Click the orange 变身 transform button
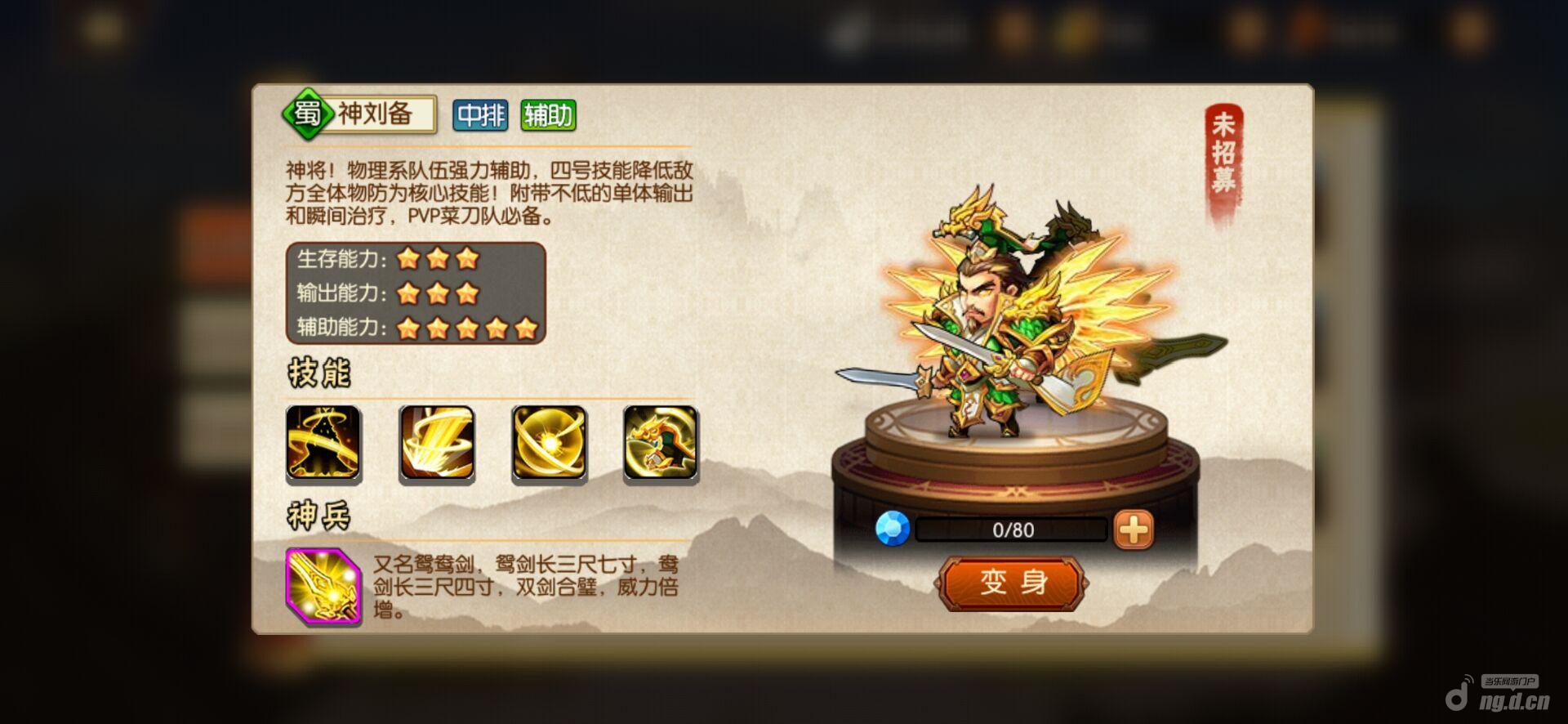Viewport: 1568px width, 724px height. (1013, 583)
